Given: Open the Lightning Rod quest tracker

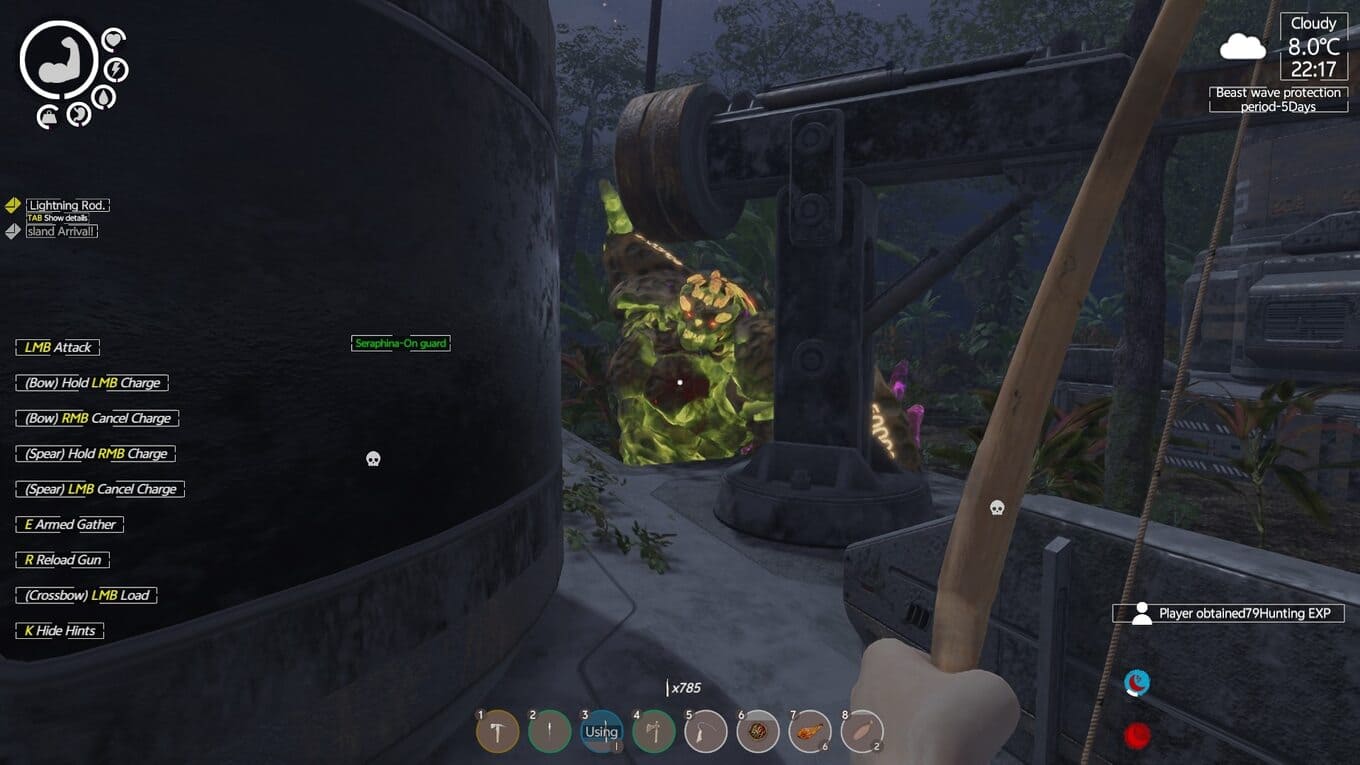Looking at the screenshot, I should (x=67, y=205).
